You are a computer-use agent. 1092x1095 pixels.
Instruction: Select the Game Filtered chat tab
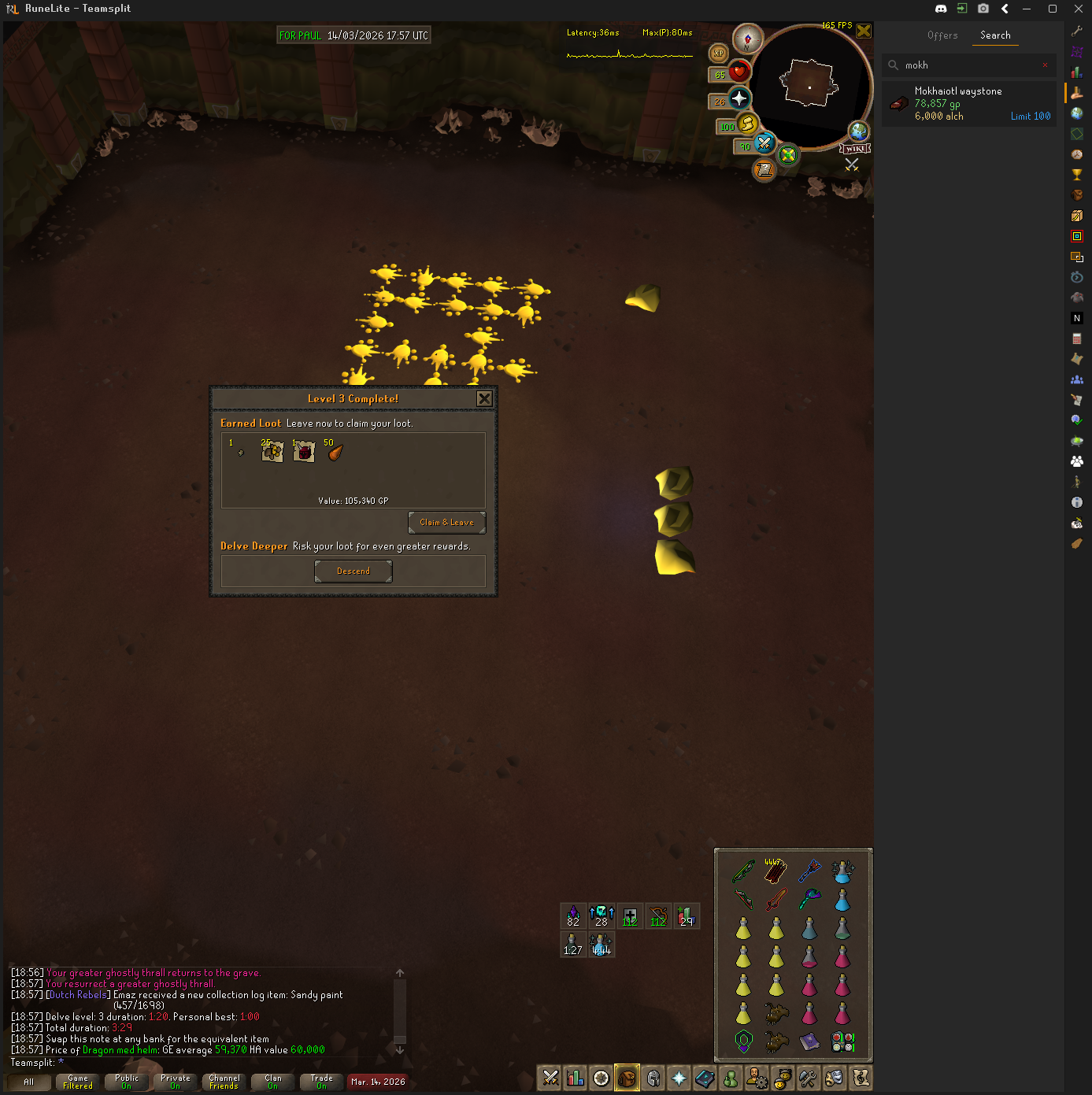(x=78, y=1082)
